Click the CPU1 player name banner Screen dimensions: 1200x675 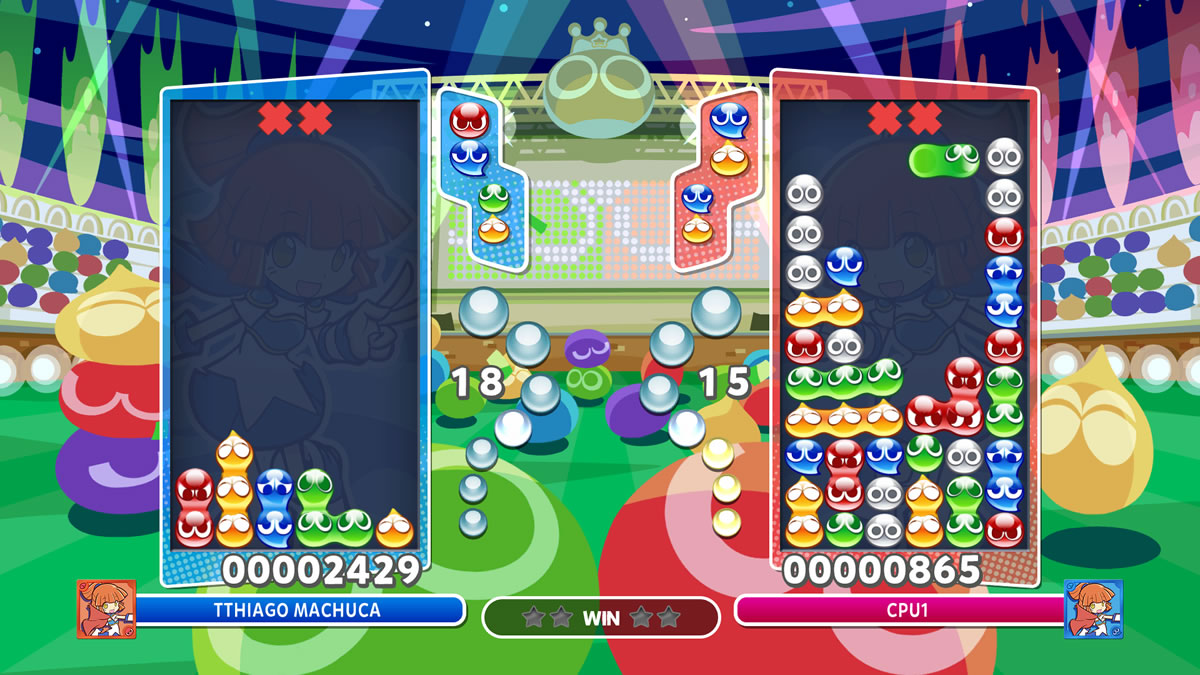tap(898, 610)
